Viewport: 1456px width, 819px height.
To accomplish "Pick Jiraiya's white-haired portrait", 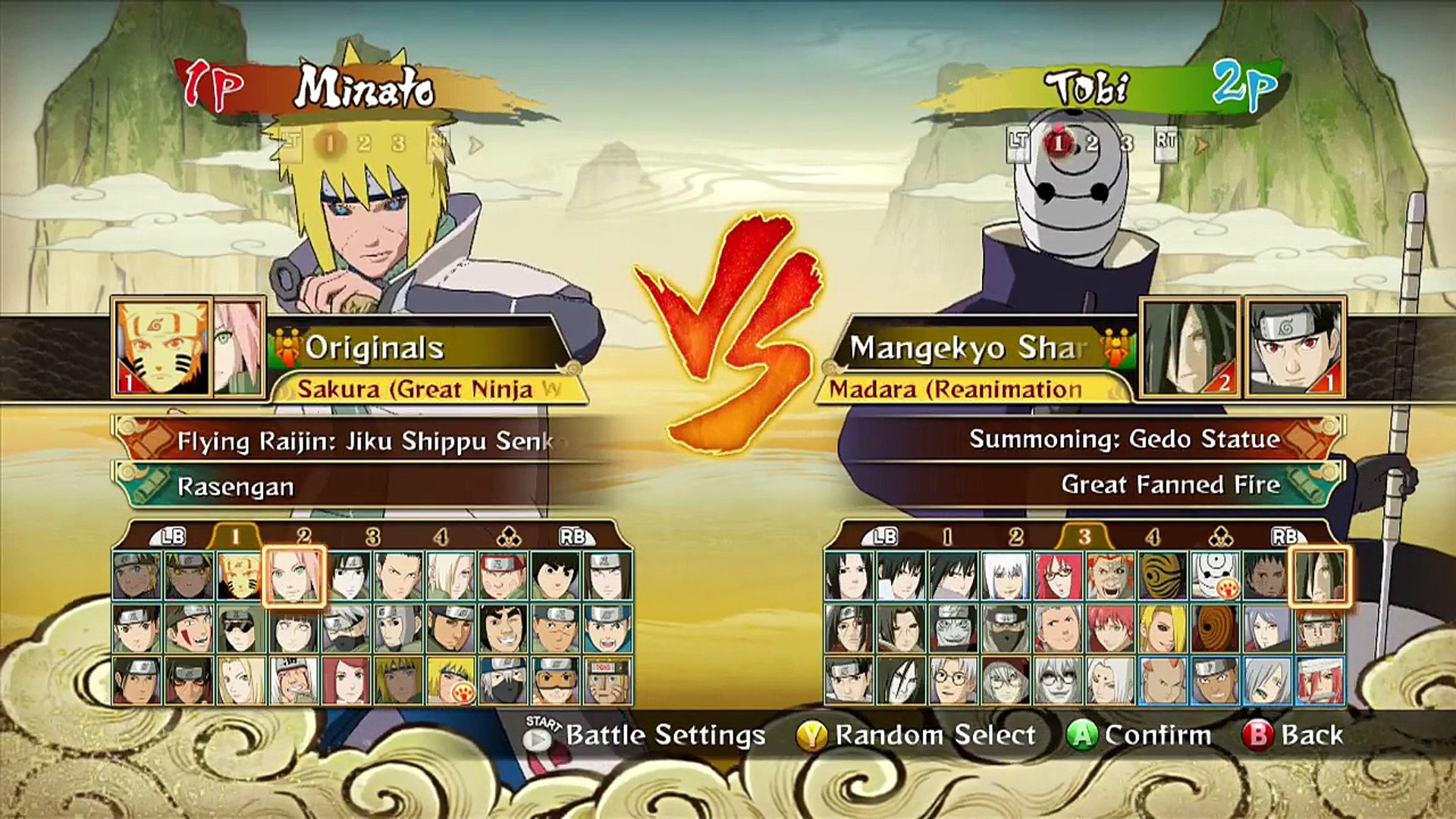I will click(x=293, y=680).
